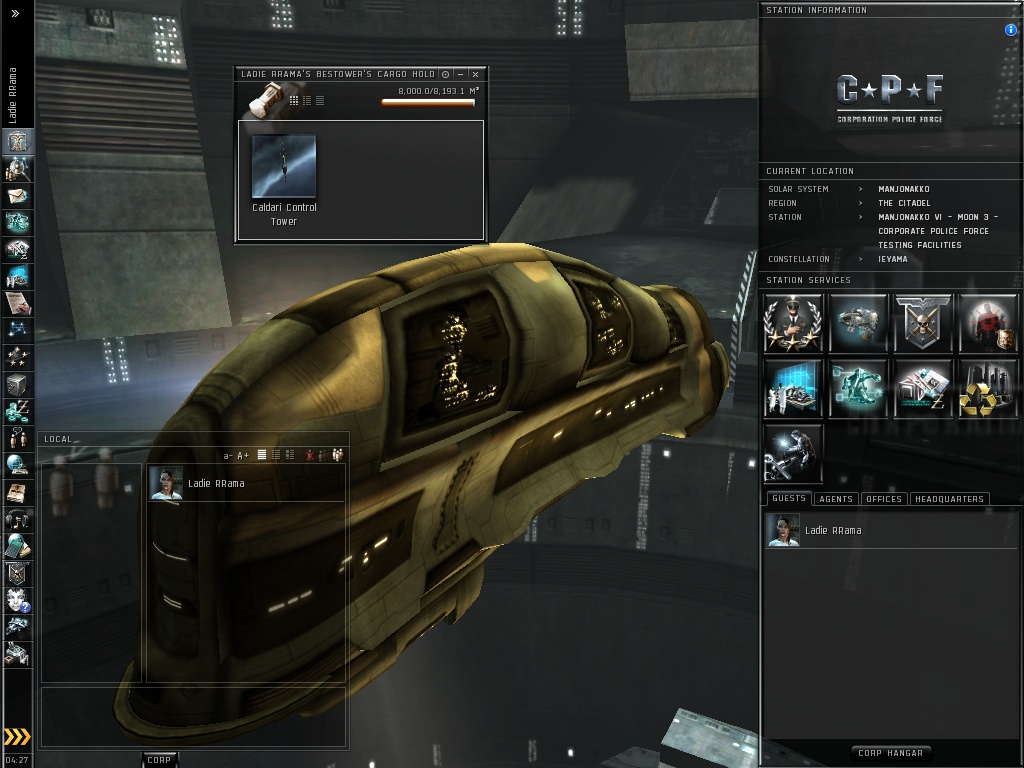This screenshot has width=1024, height=768.
Task: Click Ladie RRama in the guests list
Action: click(832, 531)
